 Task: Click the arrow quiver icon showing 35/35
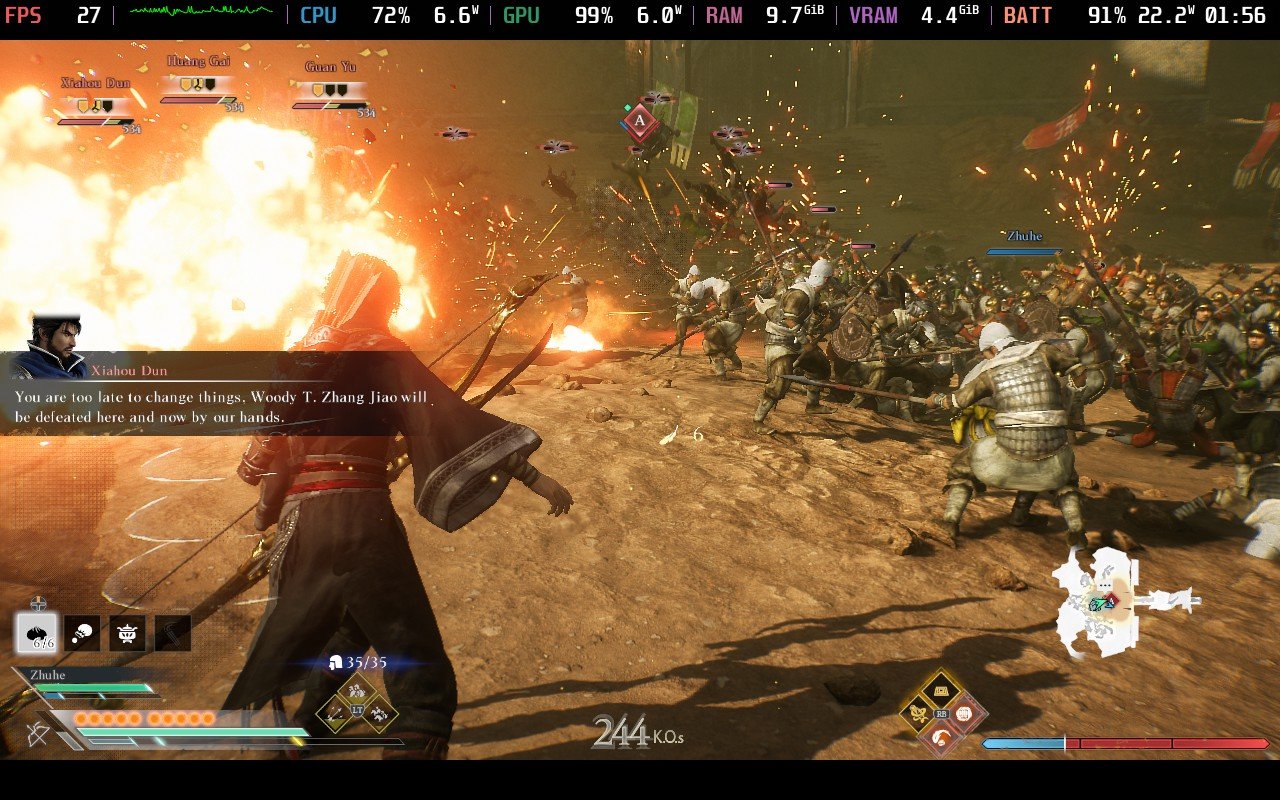pyautogui.click(x=336, y=660)
